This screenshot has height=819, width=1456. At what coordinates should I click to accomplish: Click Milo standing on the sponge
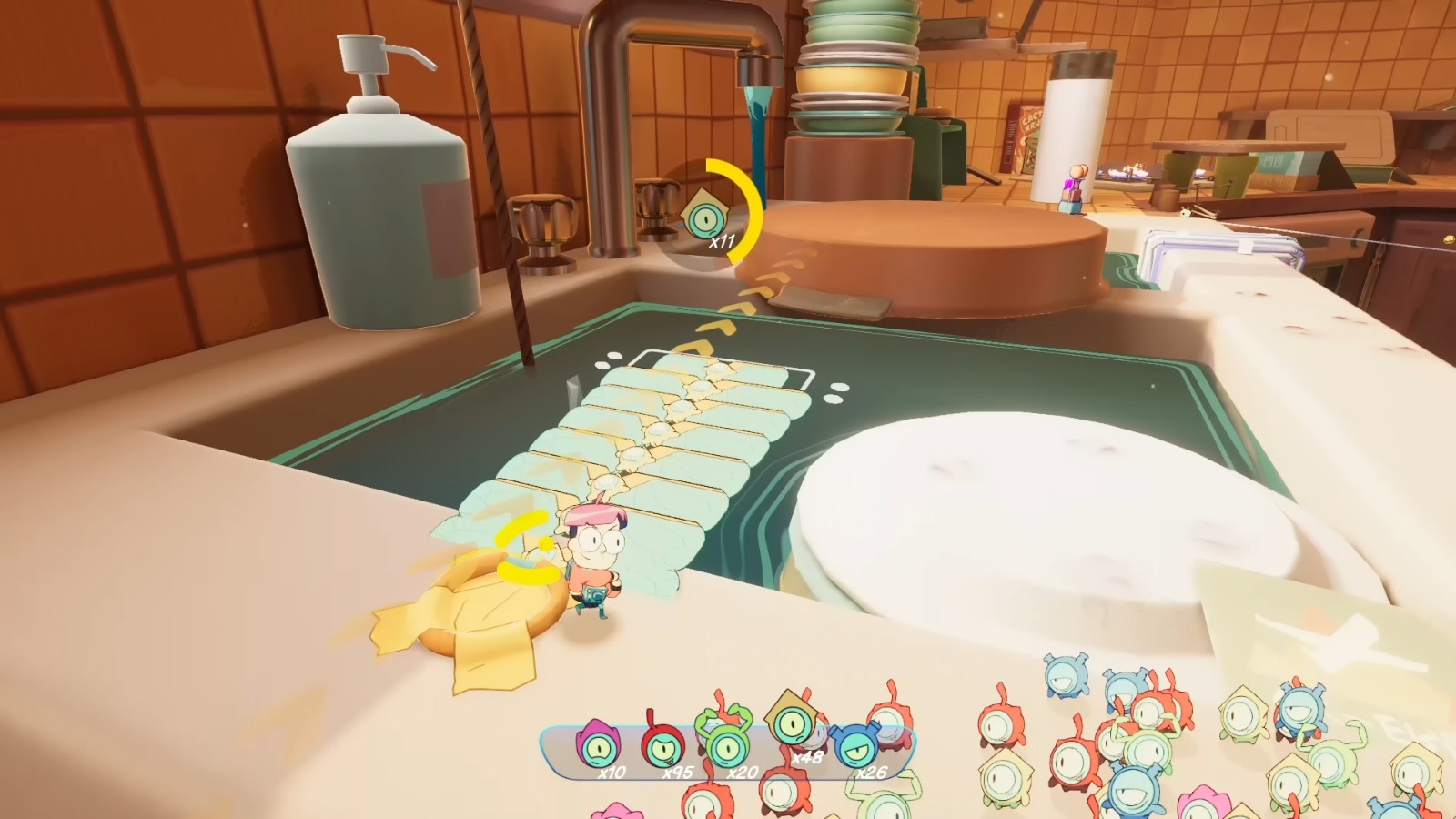coord(596,555)
